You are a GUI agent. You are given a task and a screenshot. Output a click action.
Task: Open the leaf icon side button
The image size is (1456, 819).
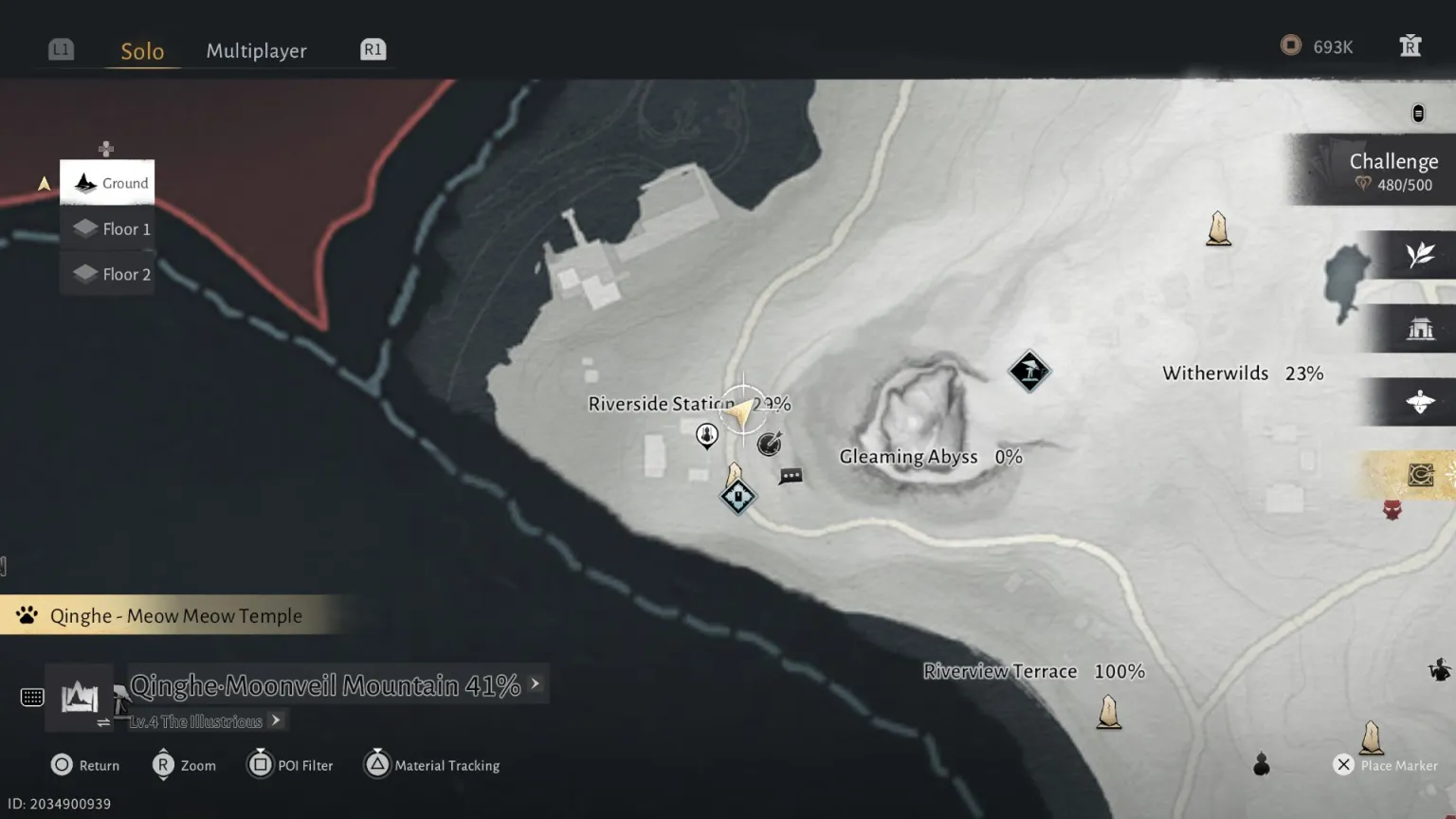point(1419,255)
